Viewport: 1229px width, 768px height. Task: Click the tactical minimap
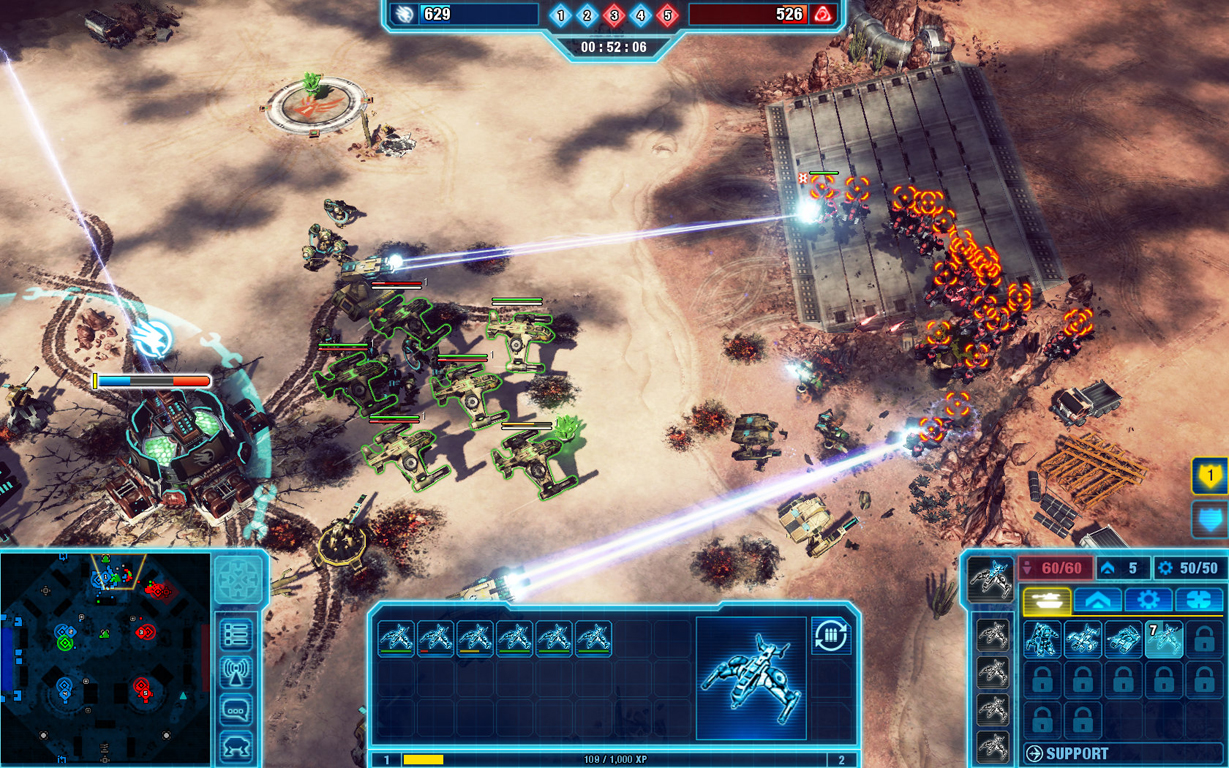point(105,658)
